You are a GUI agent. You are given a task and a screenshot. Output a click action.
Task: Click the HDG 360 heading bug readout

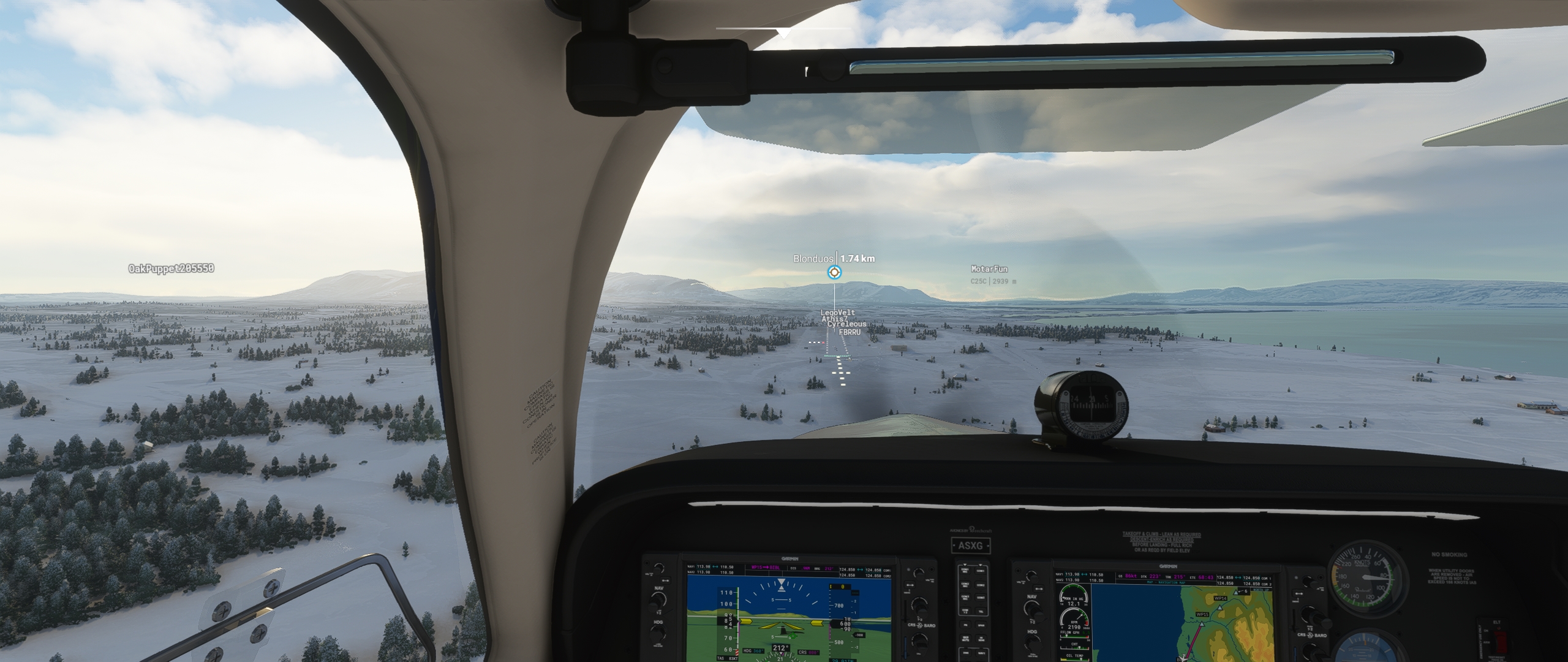753,651
